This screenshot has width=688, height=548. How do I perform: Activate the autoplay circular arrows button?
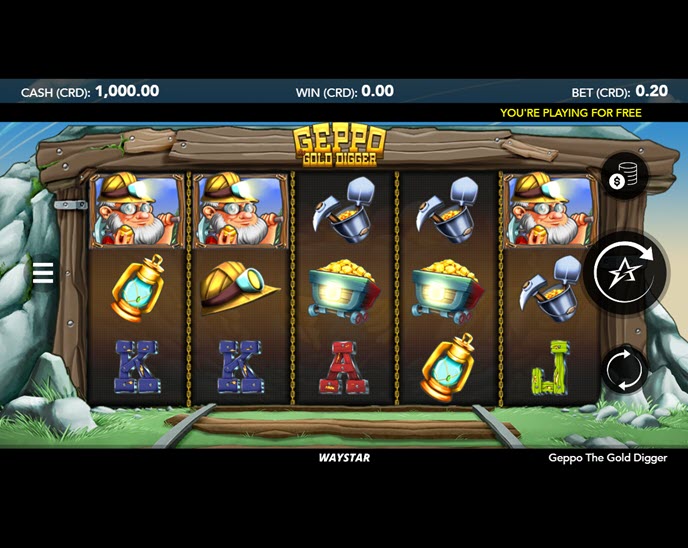tap(624, 369)
